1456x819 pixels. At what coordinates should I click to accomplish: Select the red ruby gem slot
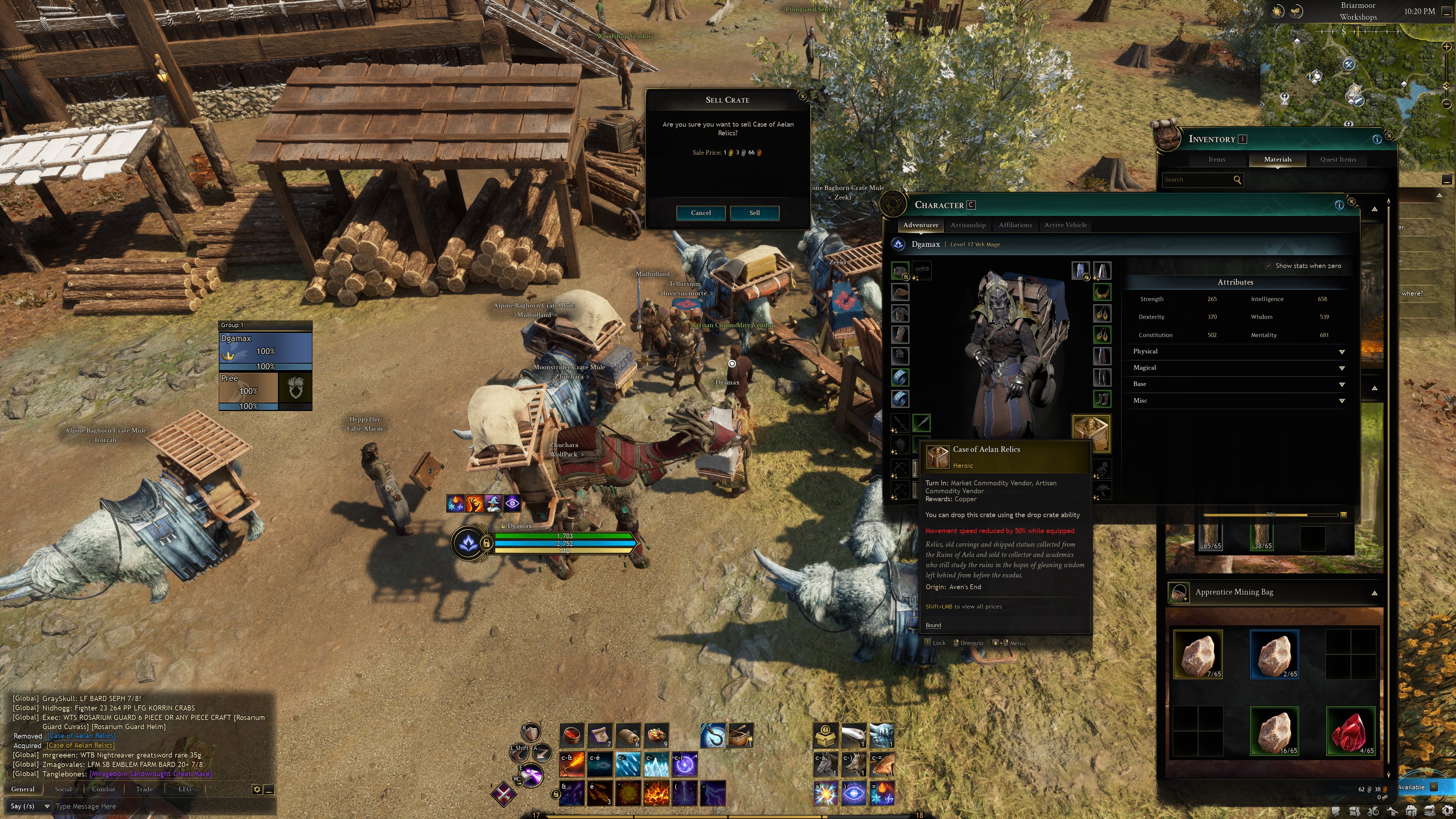point(1350,731)
